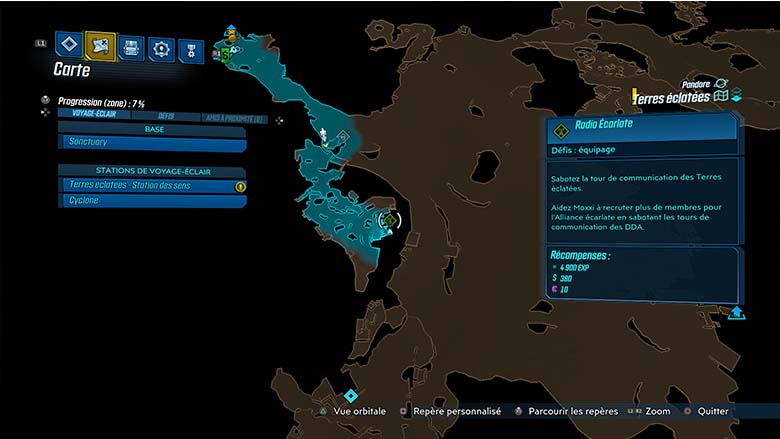Show the Défis list tab
This screenshot has height=439, width=780.
pos(166,117)
